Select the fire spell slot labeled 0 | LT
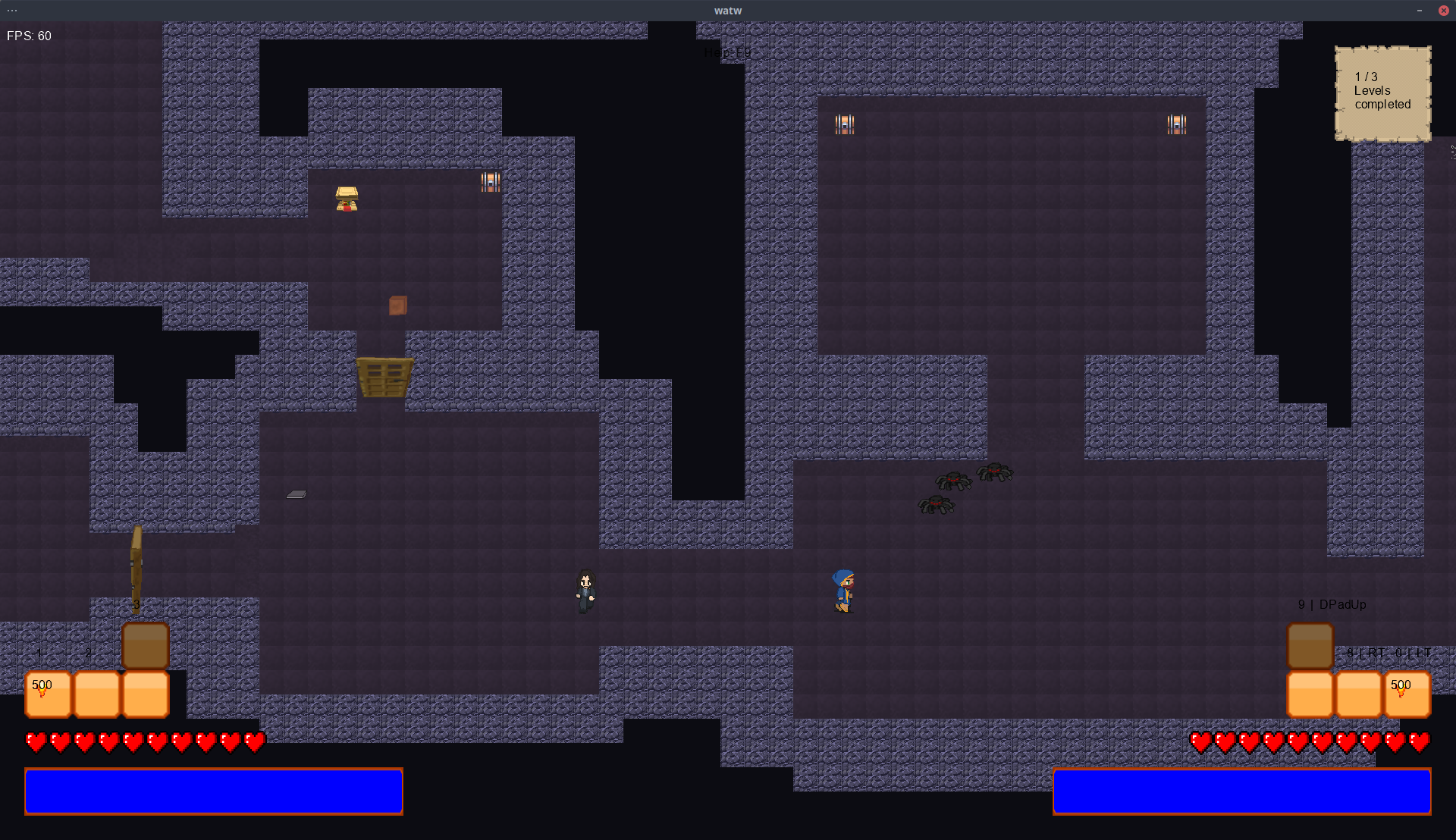The width and height of the screenshot is (1456, 840). click(x=1407, y=694)
